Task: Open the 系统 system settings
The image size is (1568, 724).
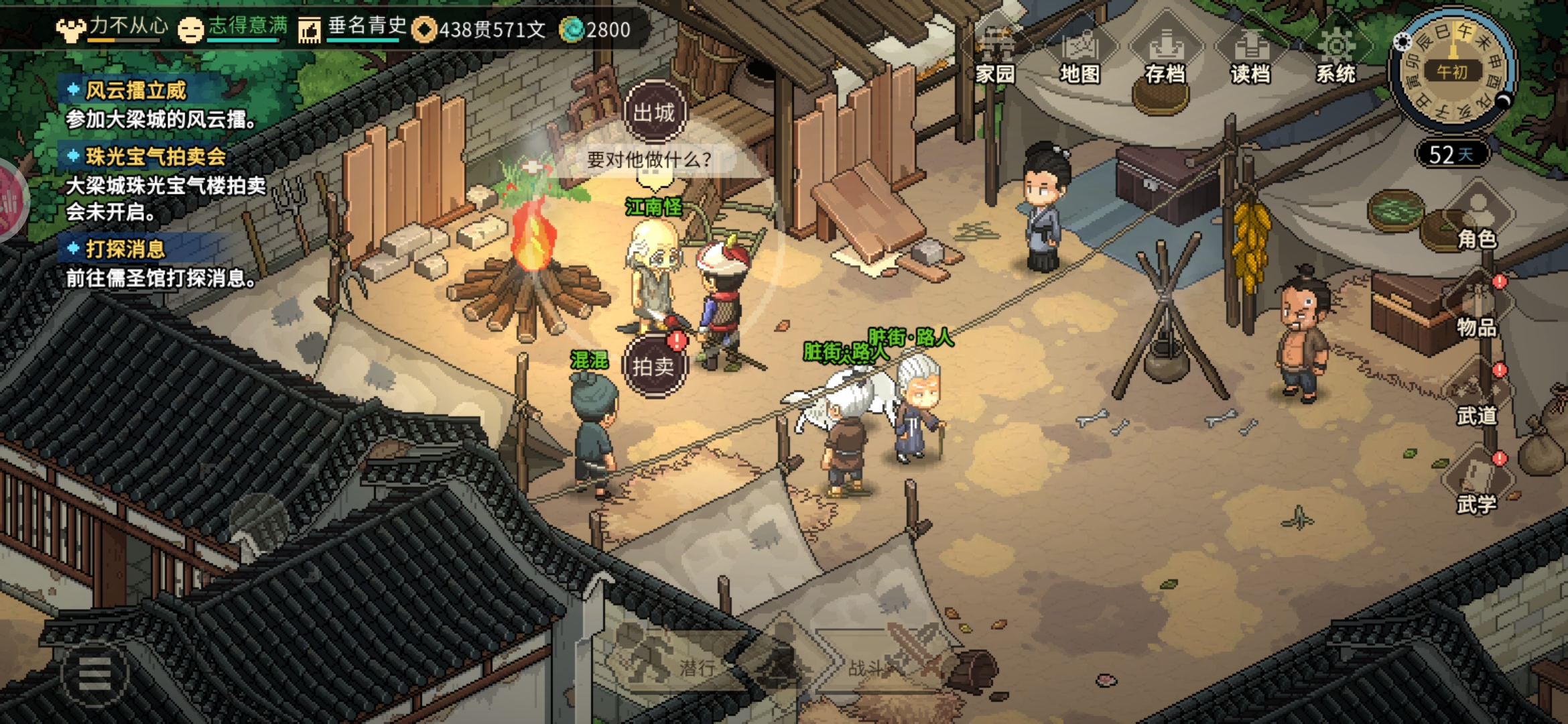Action: [x=1335, y=55]
